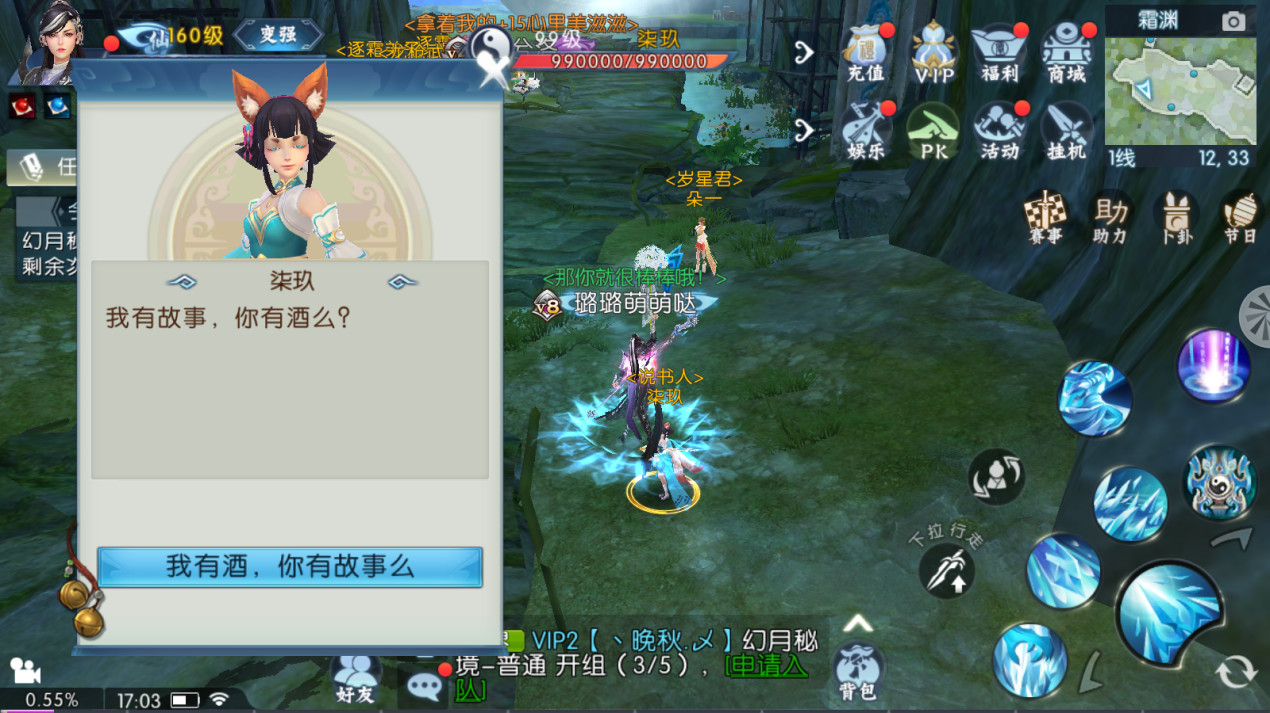Open the 好友 friends list

[x=356, y=677]
